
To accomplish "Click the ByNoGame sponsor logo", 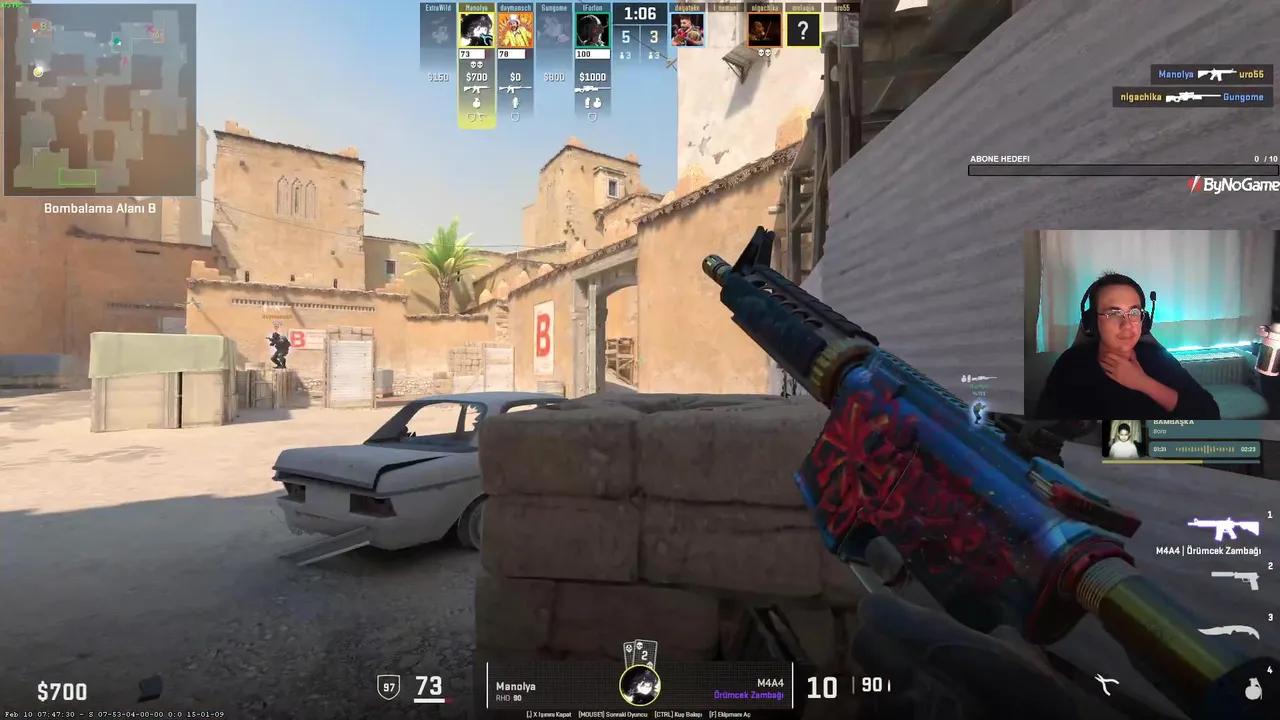I will tap(1234, 185).
